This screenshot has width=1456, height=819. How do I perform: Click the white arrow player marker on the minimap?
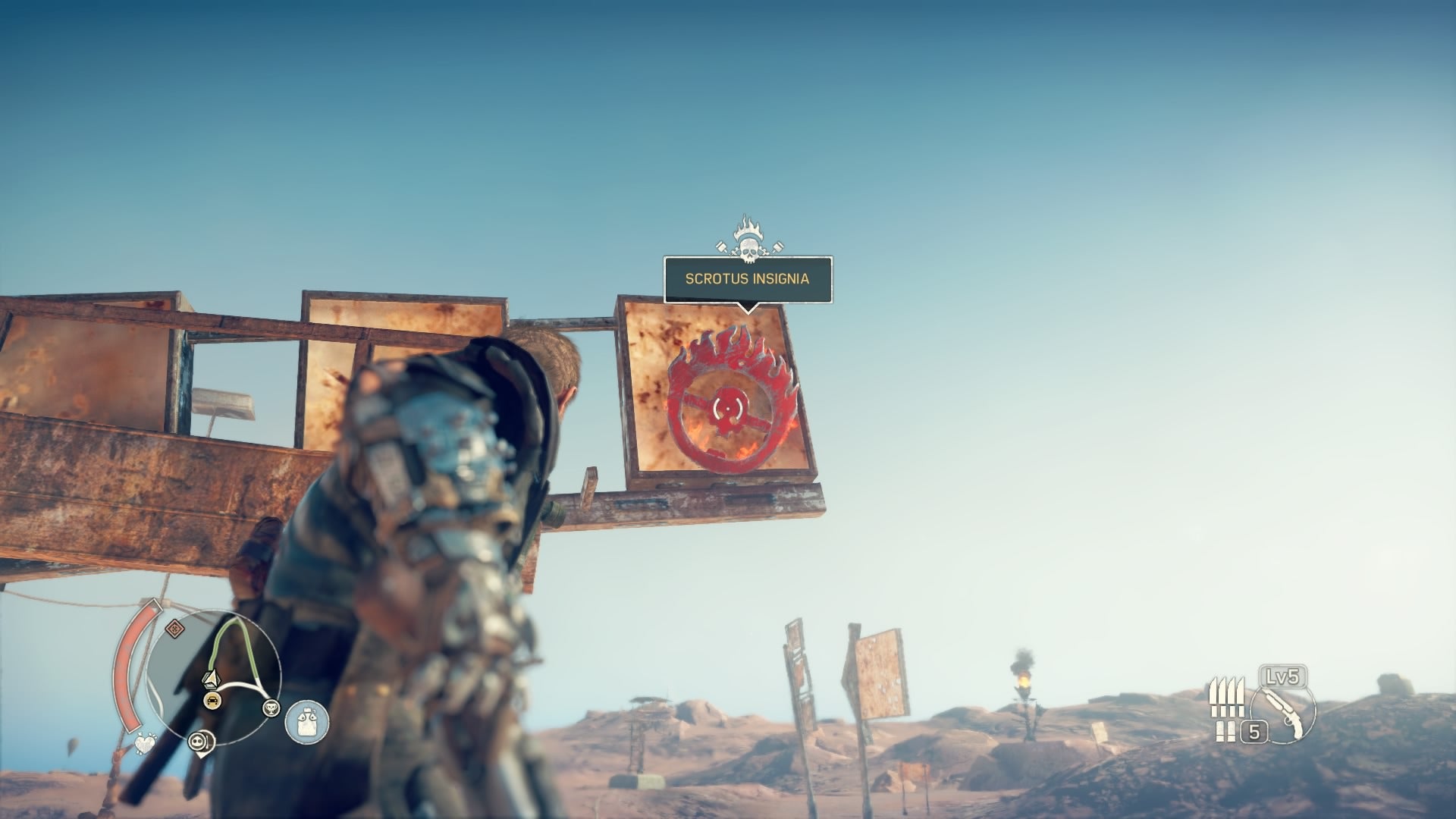[212, 678]
